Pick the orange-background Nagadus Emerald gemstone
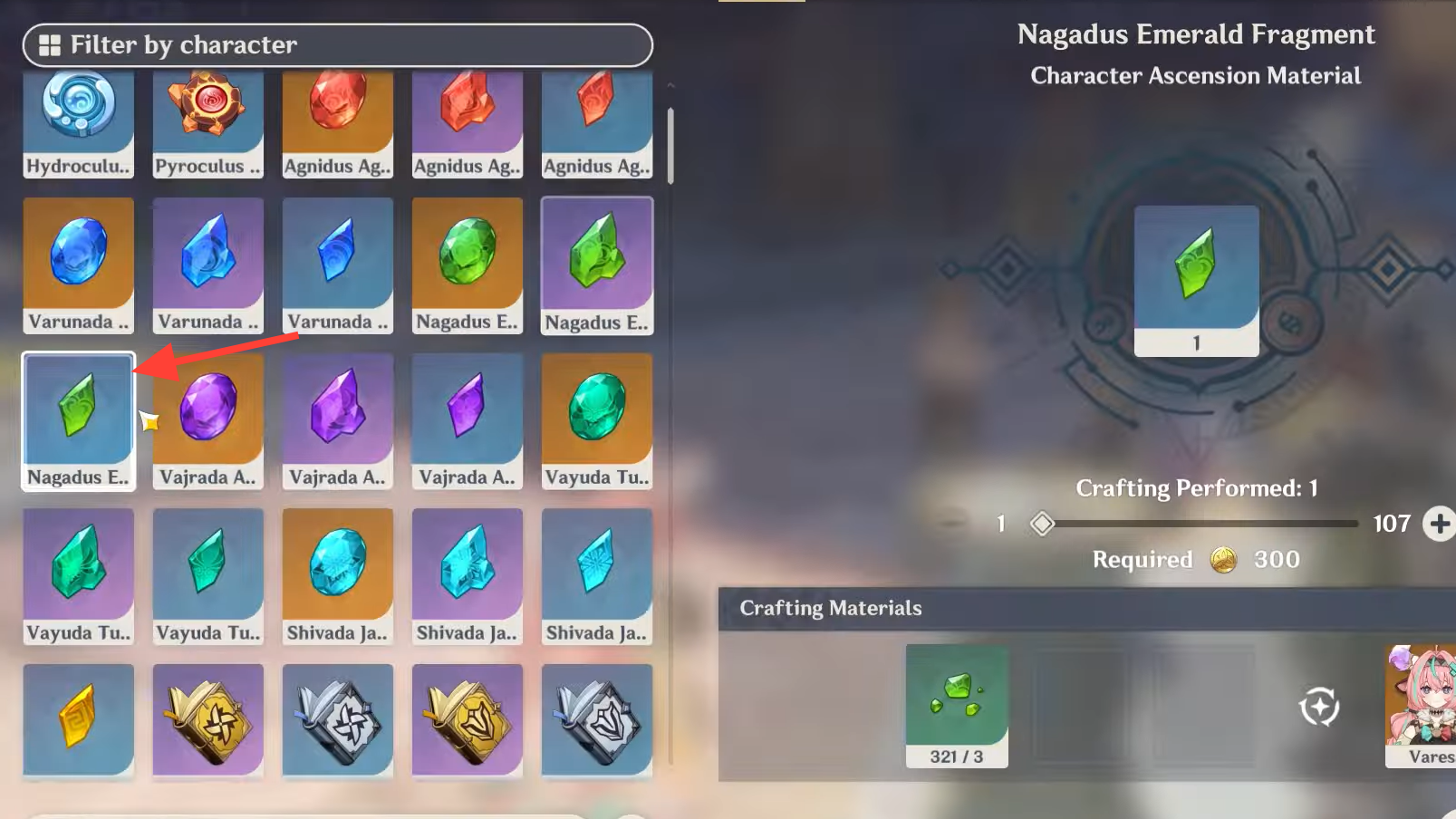This screenshot has width=1456, height=819. pyautogui.click(x=468, y=265)
